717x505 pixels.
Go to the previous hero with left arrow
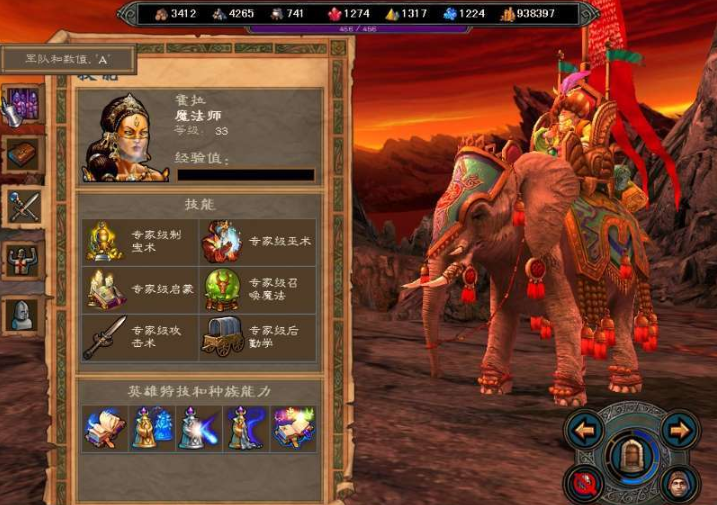click(x=585, y=431)
